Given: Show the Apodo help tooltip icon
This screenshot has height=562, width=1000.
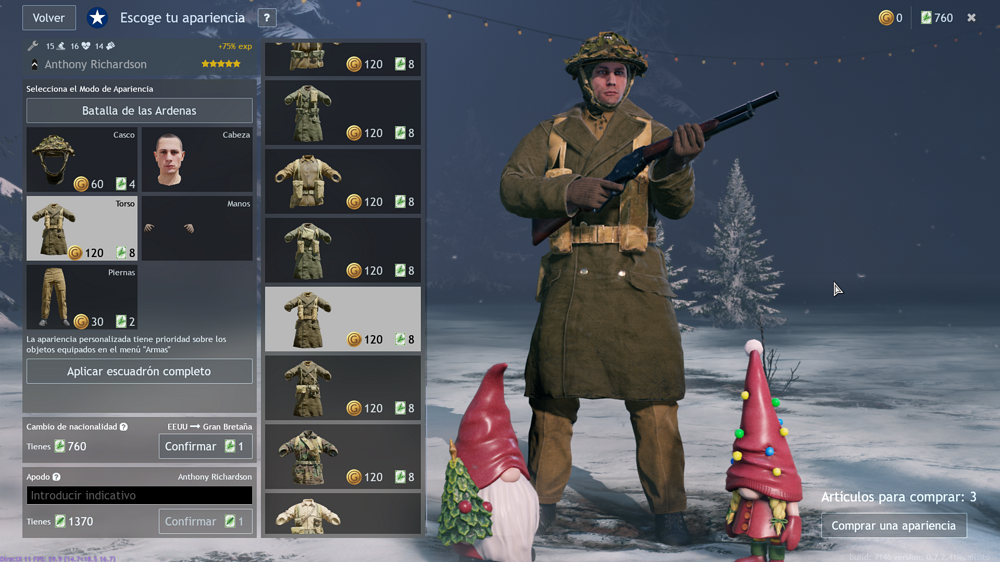Looking at the screenshot, I should pyautogui.click(x=56, y=477).
